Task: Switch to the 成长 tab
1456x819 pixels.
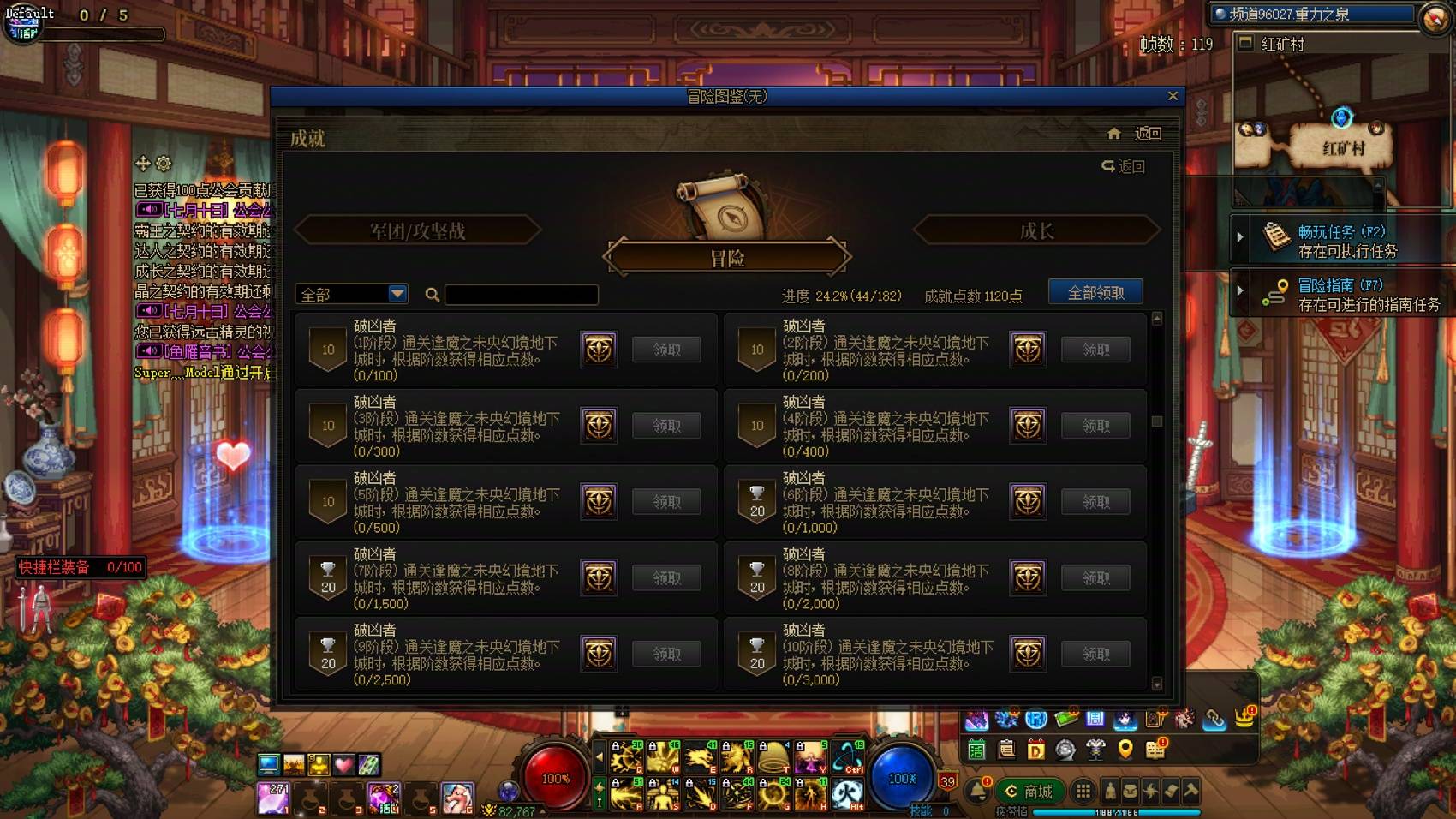Action: (x=1036, y=230)
